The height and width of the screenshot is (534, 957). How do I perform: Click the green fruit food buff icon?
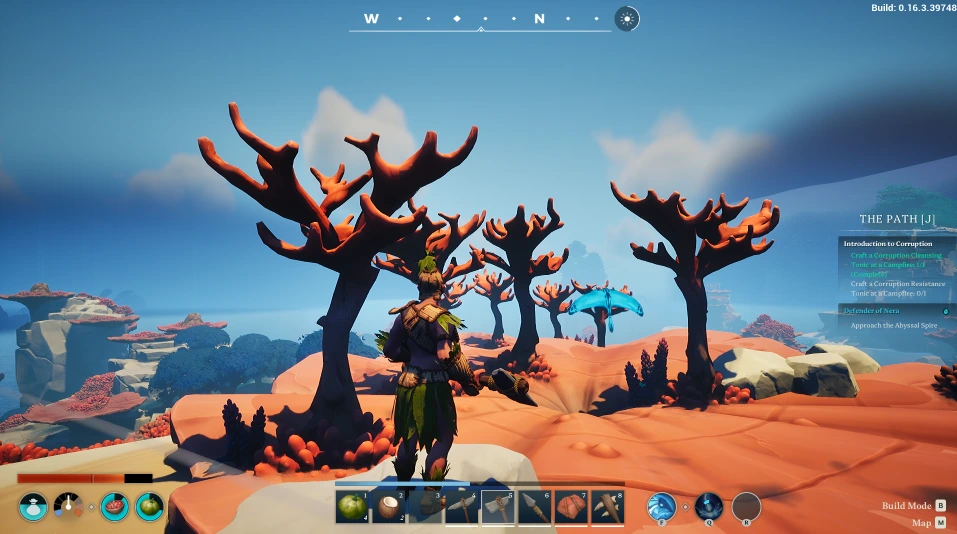click(150, 507)
